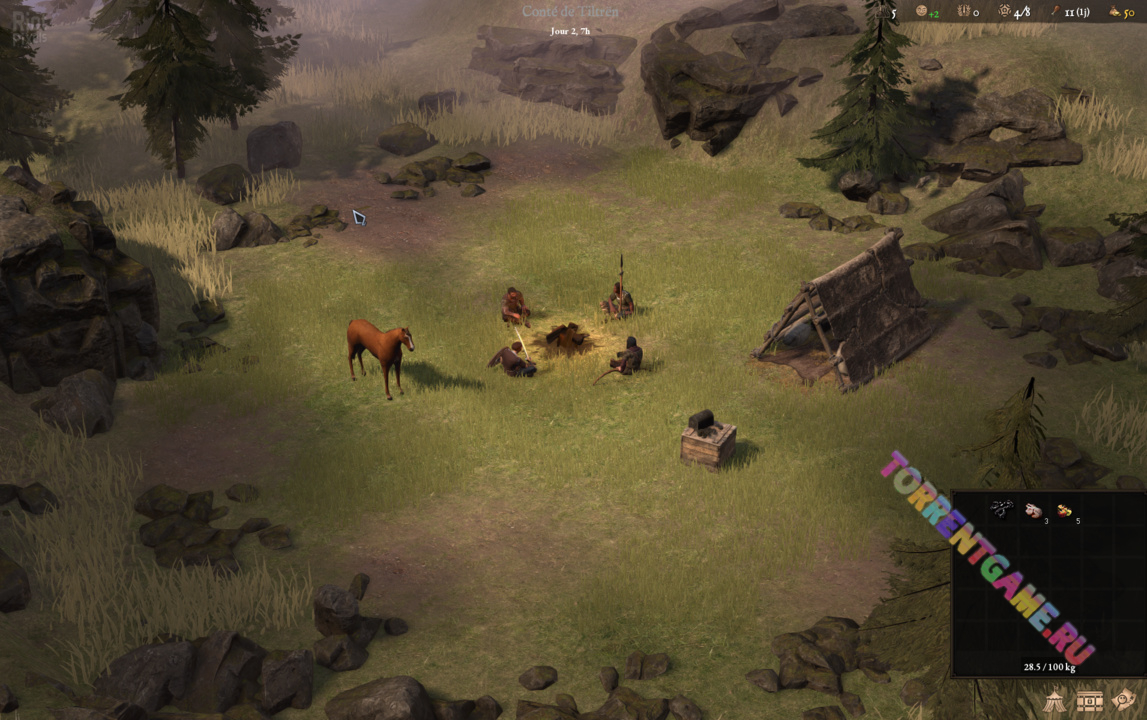Open the map with magnifying glass icon
Screen dimensions: 1147x720
(x=1124, y=700)
